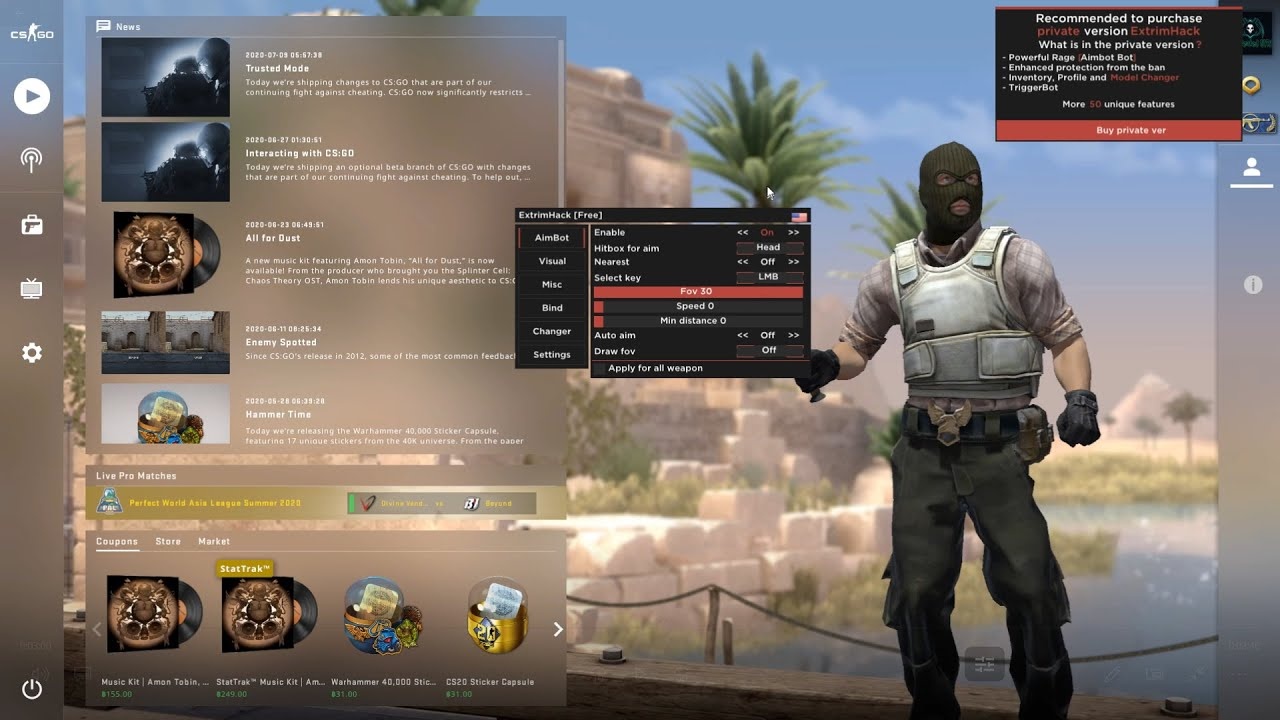Adjust the Fov 30 slider

click(x=700, y=291)
